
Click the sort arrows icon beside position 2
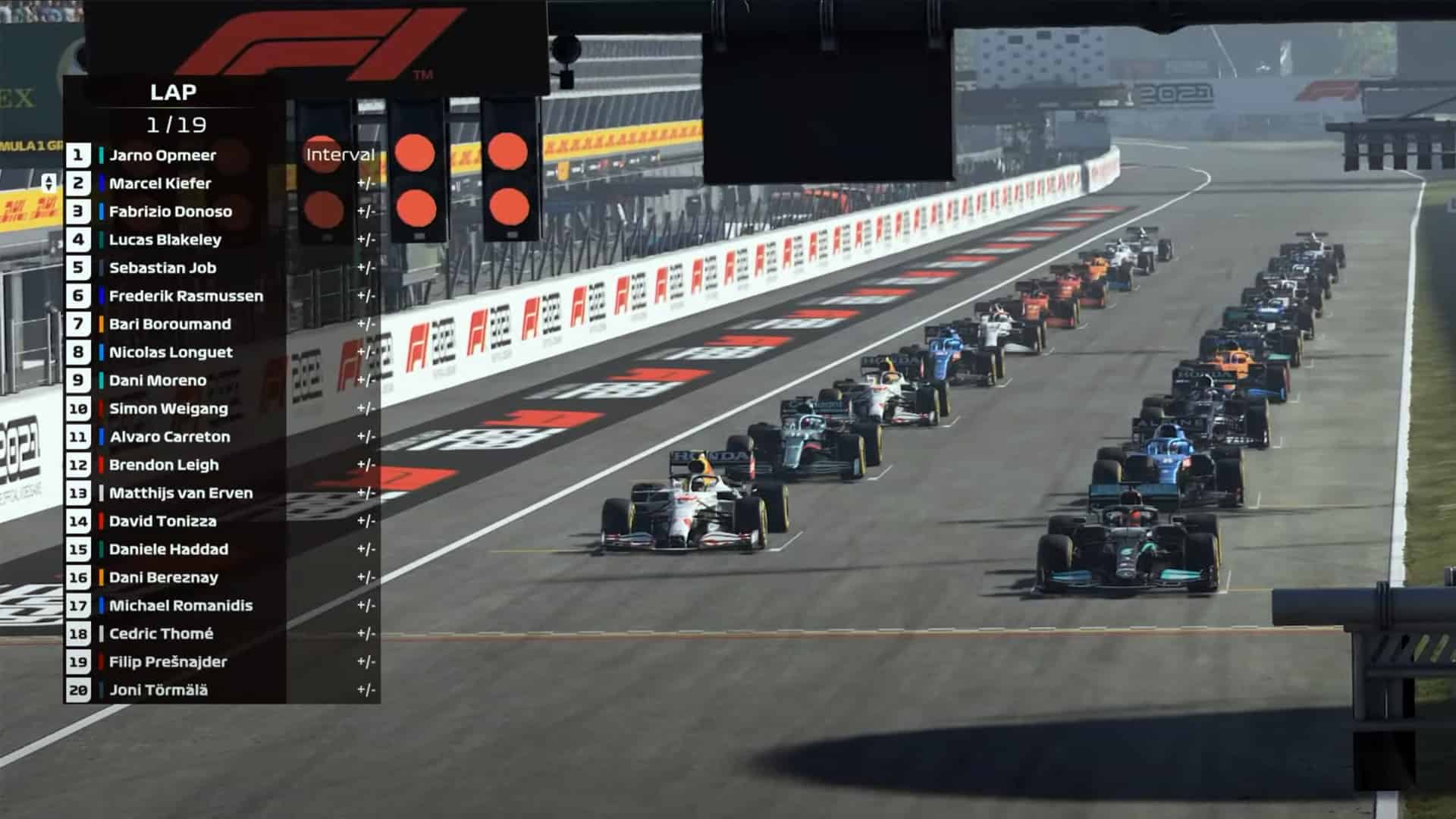click(x=48, y=183)
